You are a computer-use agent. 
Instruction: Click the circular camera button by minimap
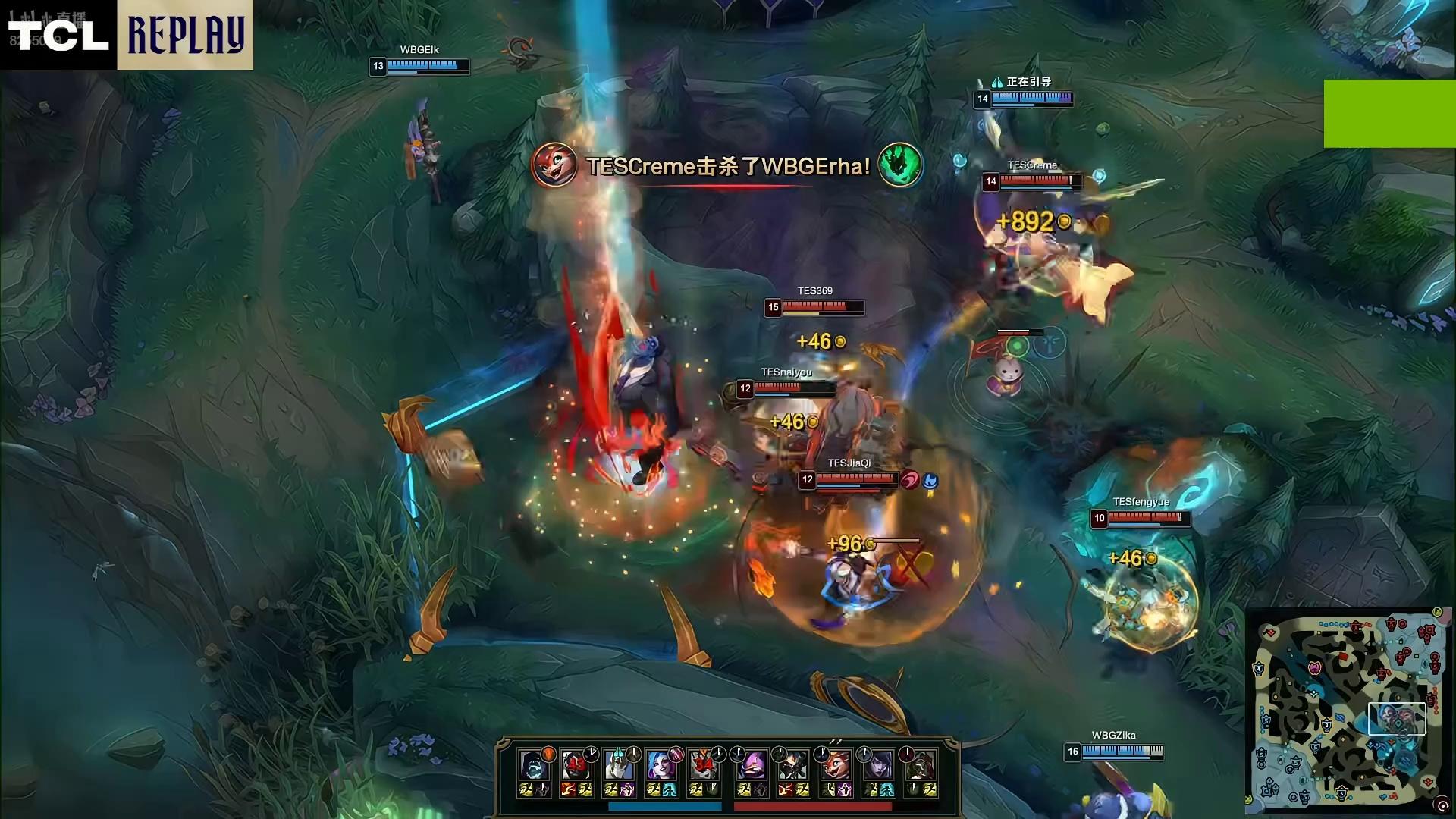(1442, 805)
